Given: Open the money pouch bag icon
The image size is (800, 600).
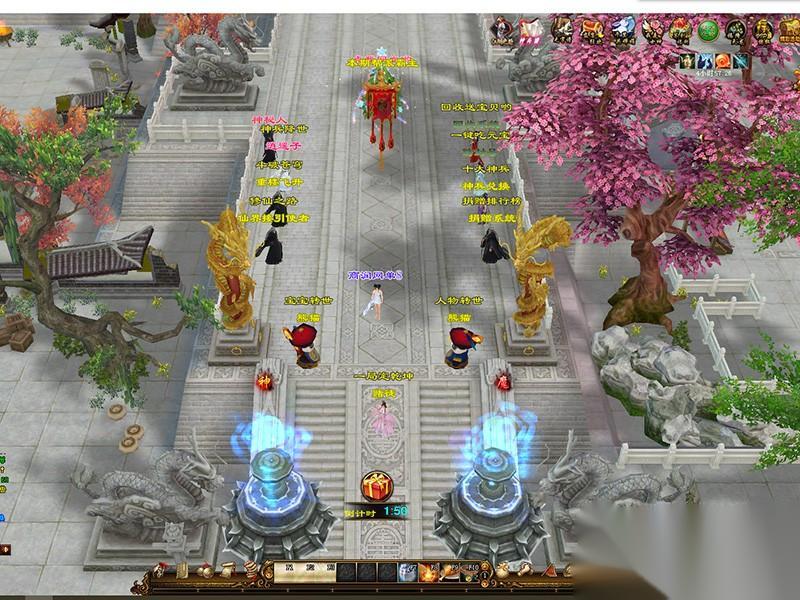Looking at the screenshot, I should pos(502,572).
